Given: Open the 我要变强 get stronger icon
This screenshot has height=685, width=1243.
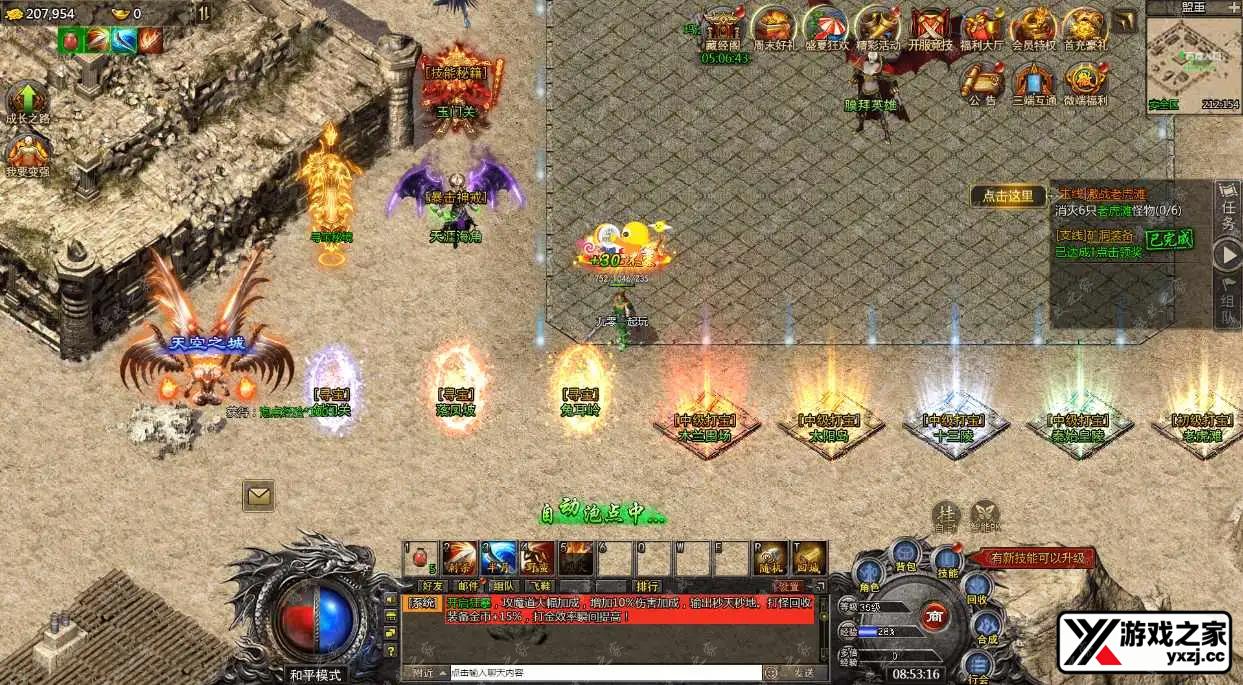Looking at the screenshot, I should (x=27, y=155).
